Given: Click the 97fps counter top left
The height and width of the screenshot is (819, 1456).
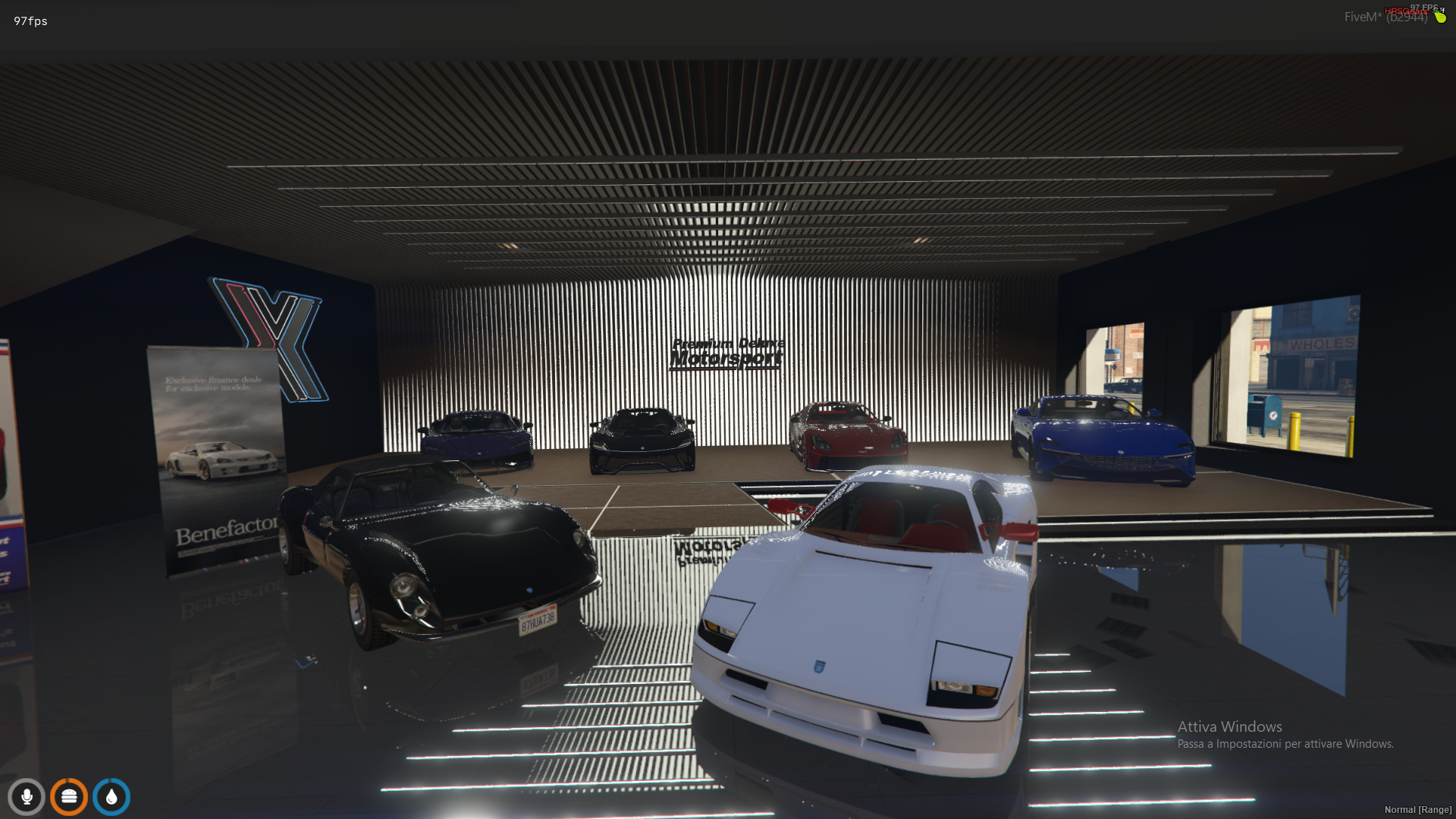Looking at the screenshot, I should coord(29,21).
